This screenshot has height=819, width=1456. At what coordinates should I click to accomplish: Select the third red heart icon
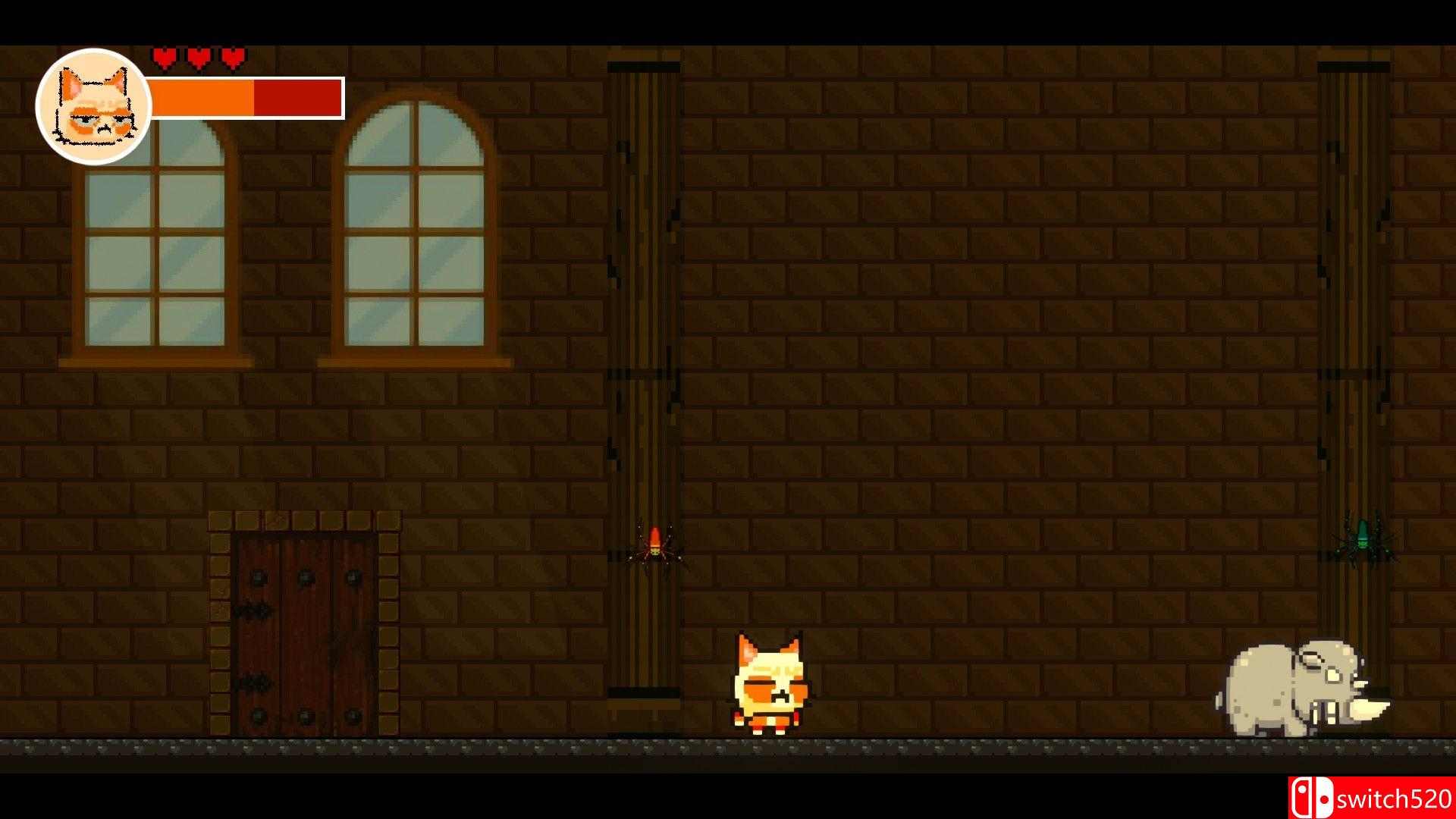point(231,56)
